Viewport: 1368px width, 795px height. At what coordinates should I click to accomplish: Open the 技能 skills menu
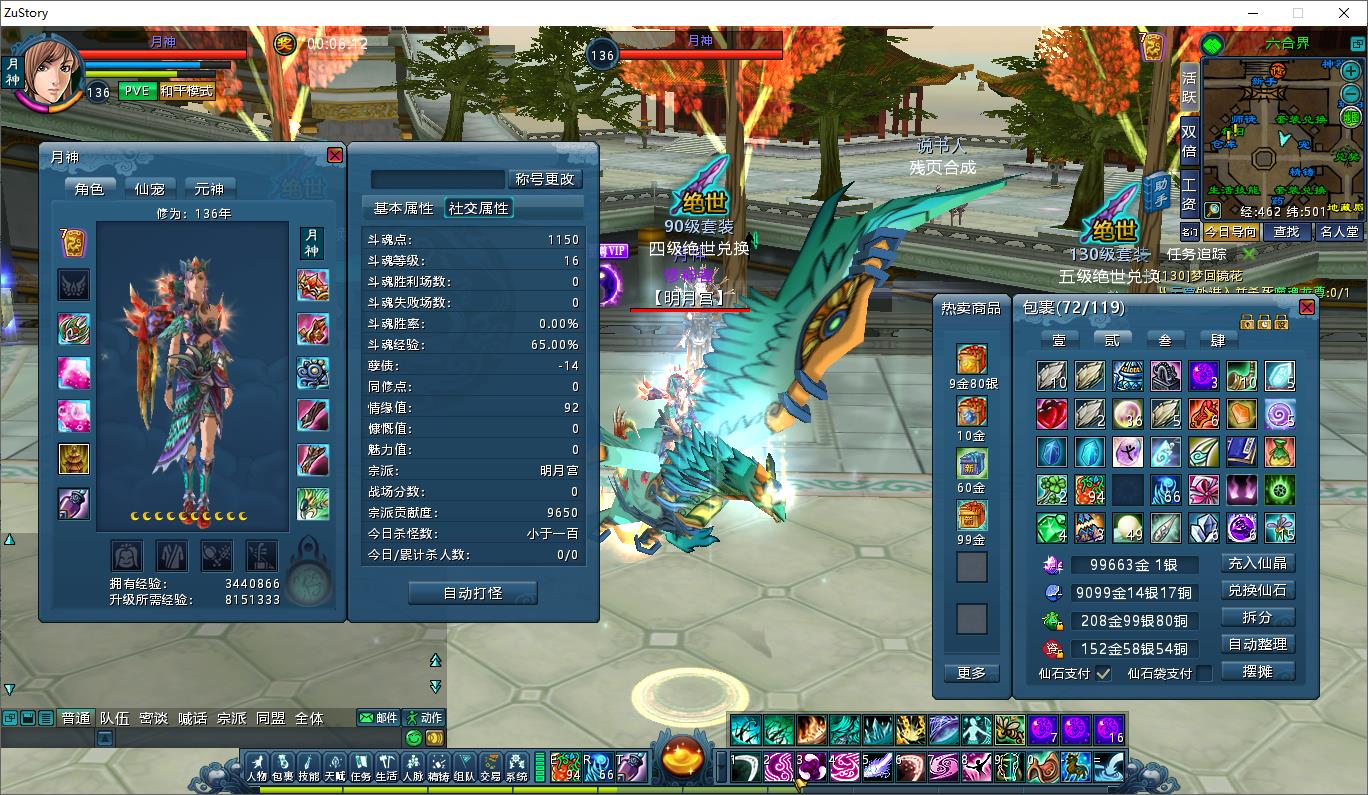coord(309,767)
